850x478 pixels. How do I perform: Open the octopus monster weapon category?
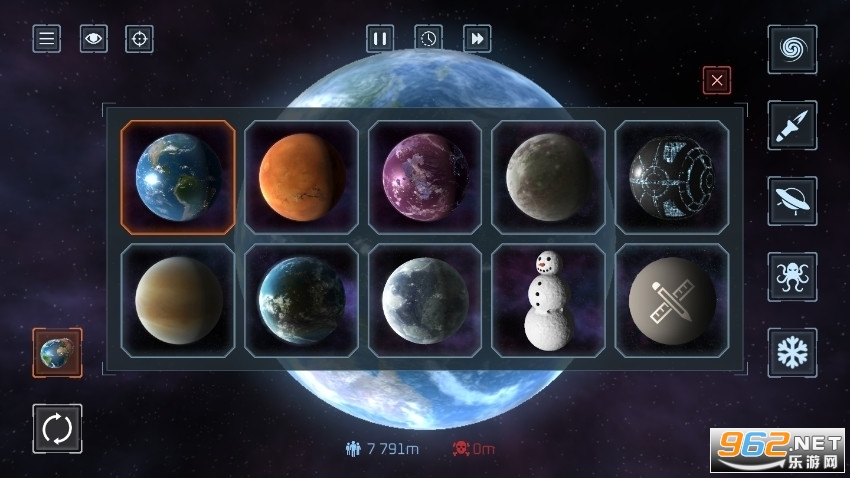click(792, 277)
